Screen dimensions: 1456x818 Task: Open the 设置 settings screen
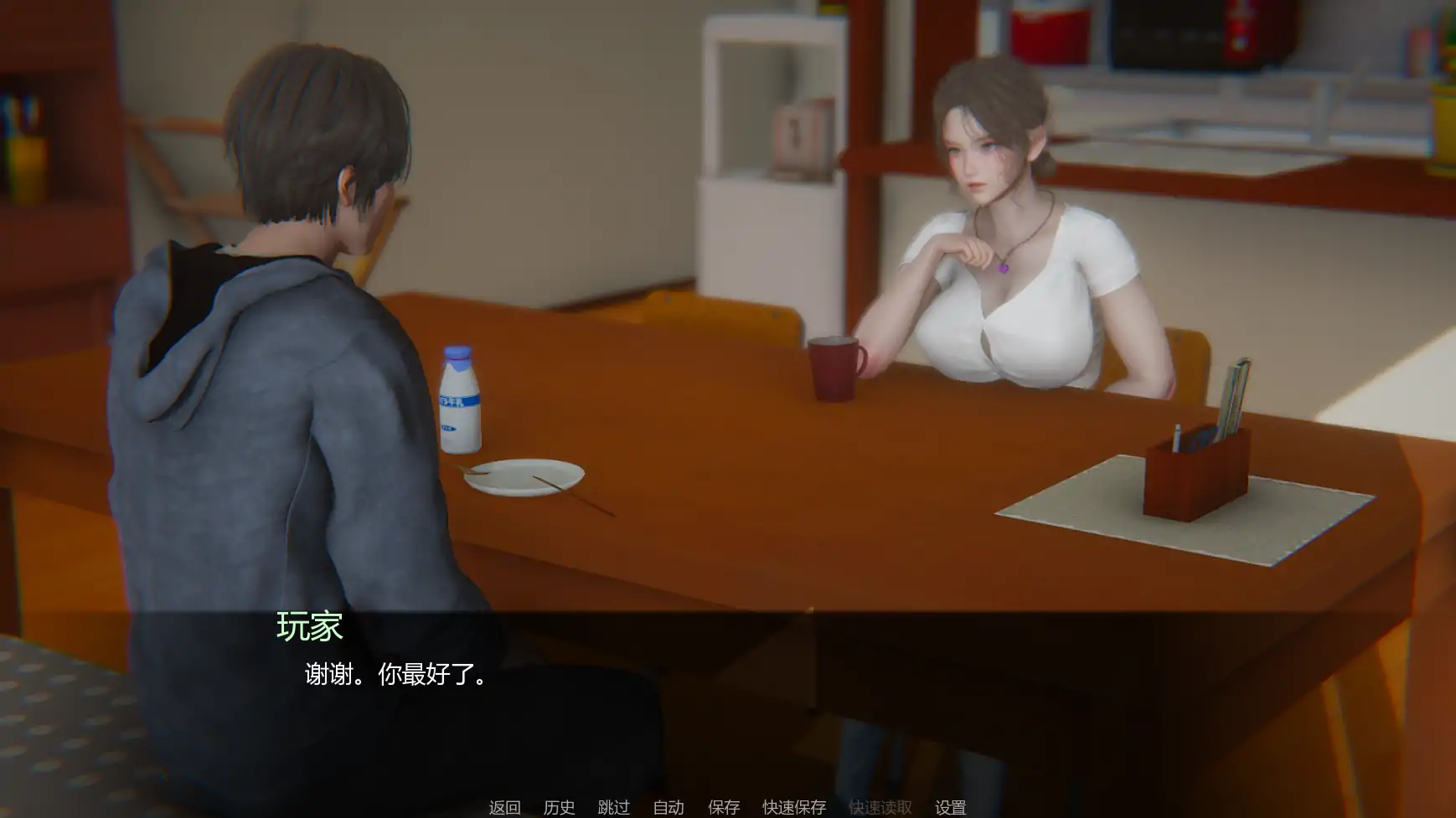(x=952, y=807)
